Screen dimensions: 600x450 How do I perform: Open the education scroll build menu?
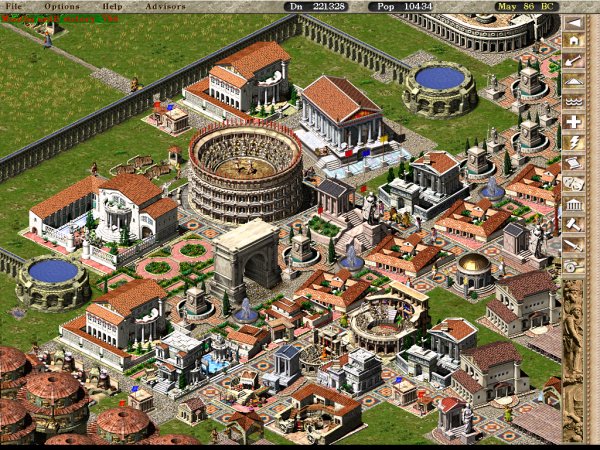[x=574, y=163]
